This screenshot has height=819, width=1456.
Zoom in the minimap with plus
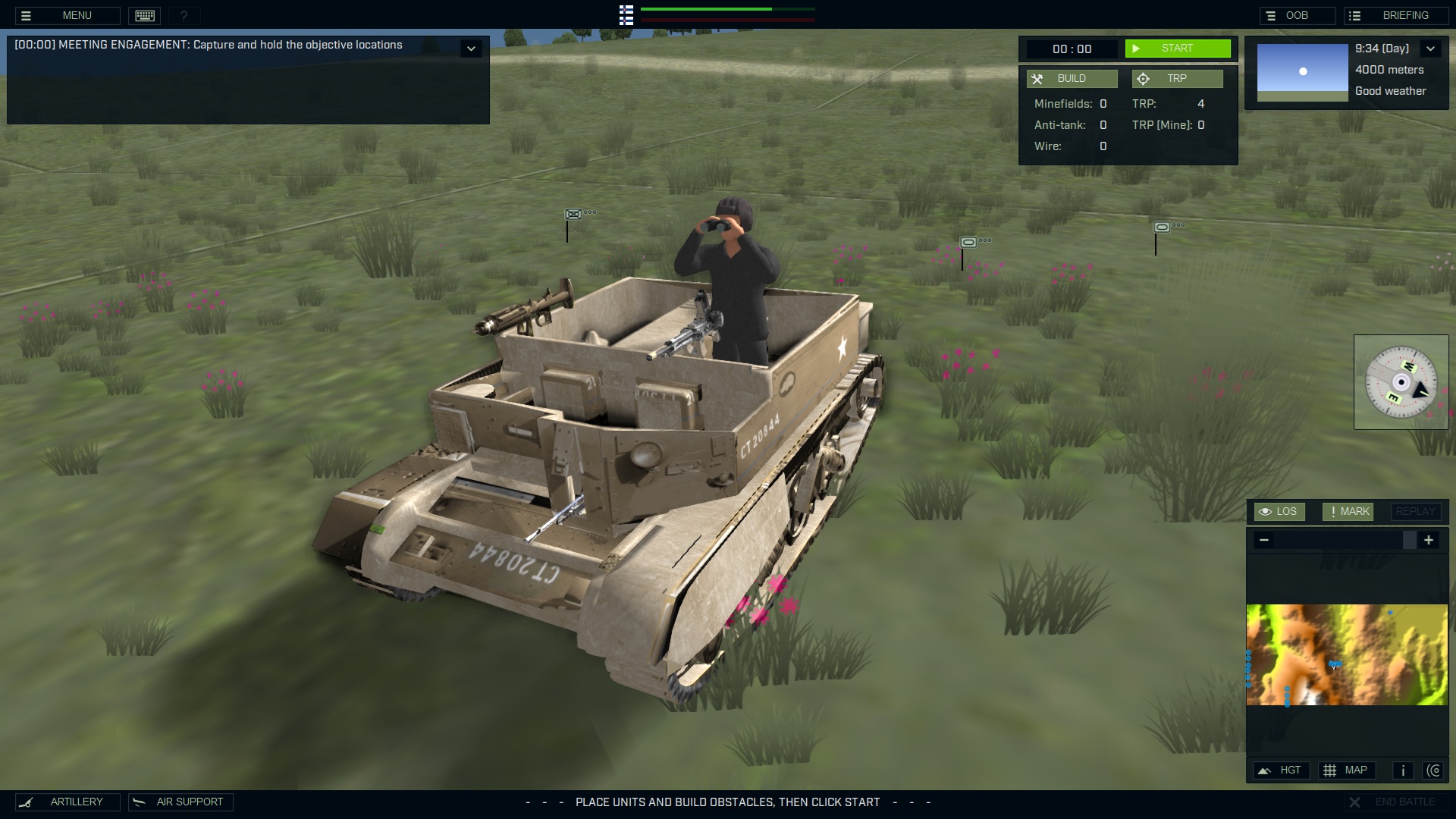(x=1429, y=540)
